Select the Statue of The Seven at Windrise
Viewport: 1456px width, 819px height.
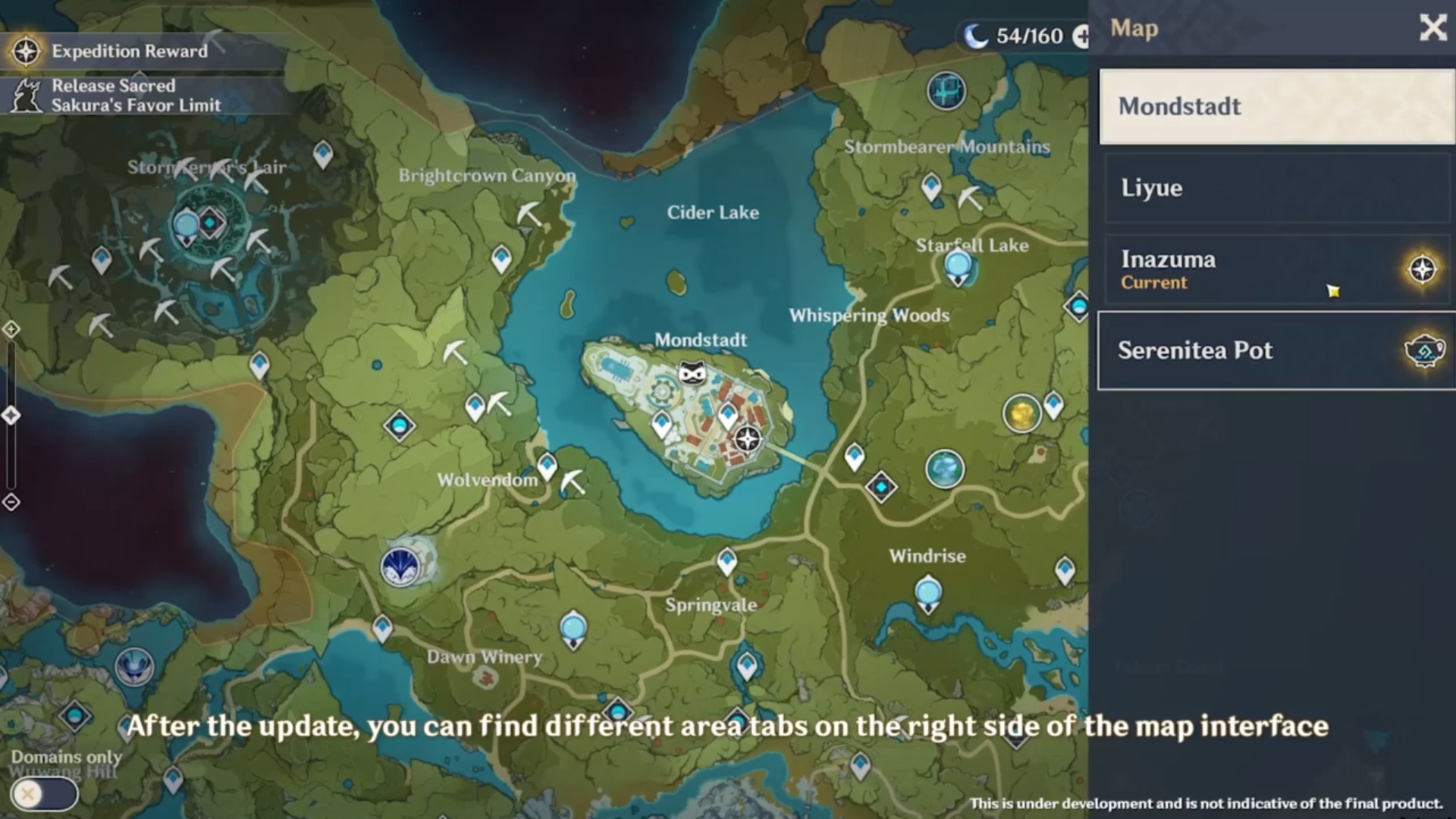click(928, 594)
